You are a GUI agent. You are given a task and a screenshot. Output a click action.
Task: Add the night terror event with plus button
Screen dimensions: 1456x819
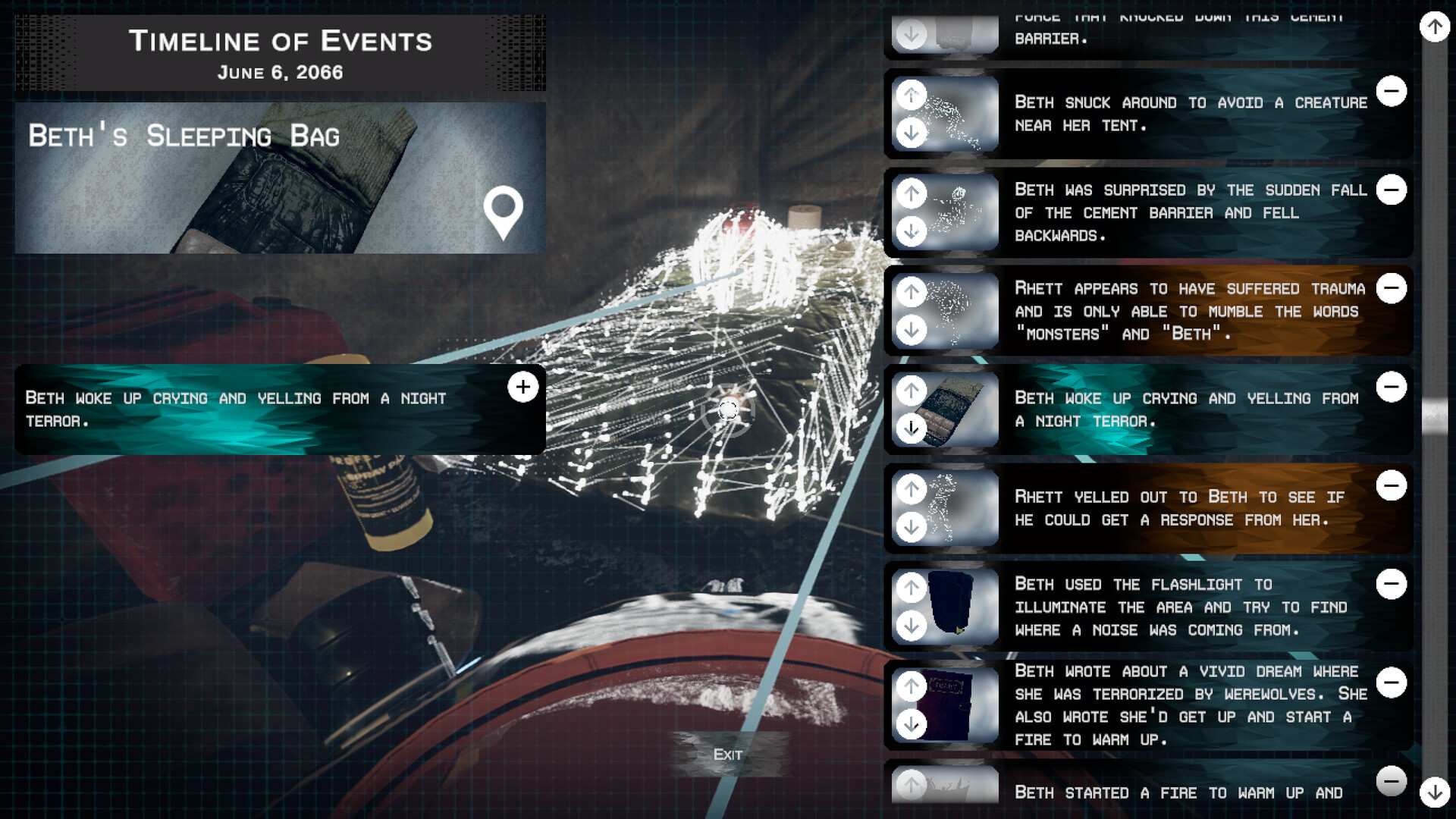click(522, 387)
